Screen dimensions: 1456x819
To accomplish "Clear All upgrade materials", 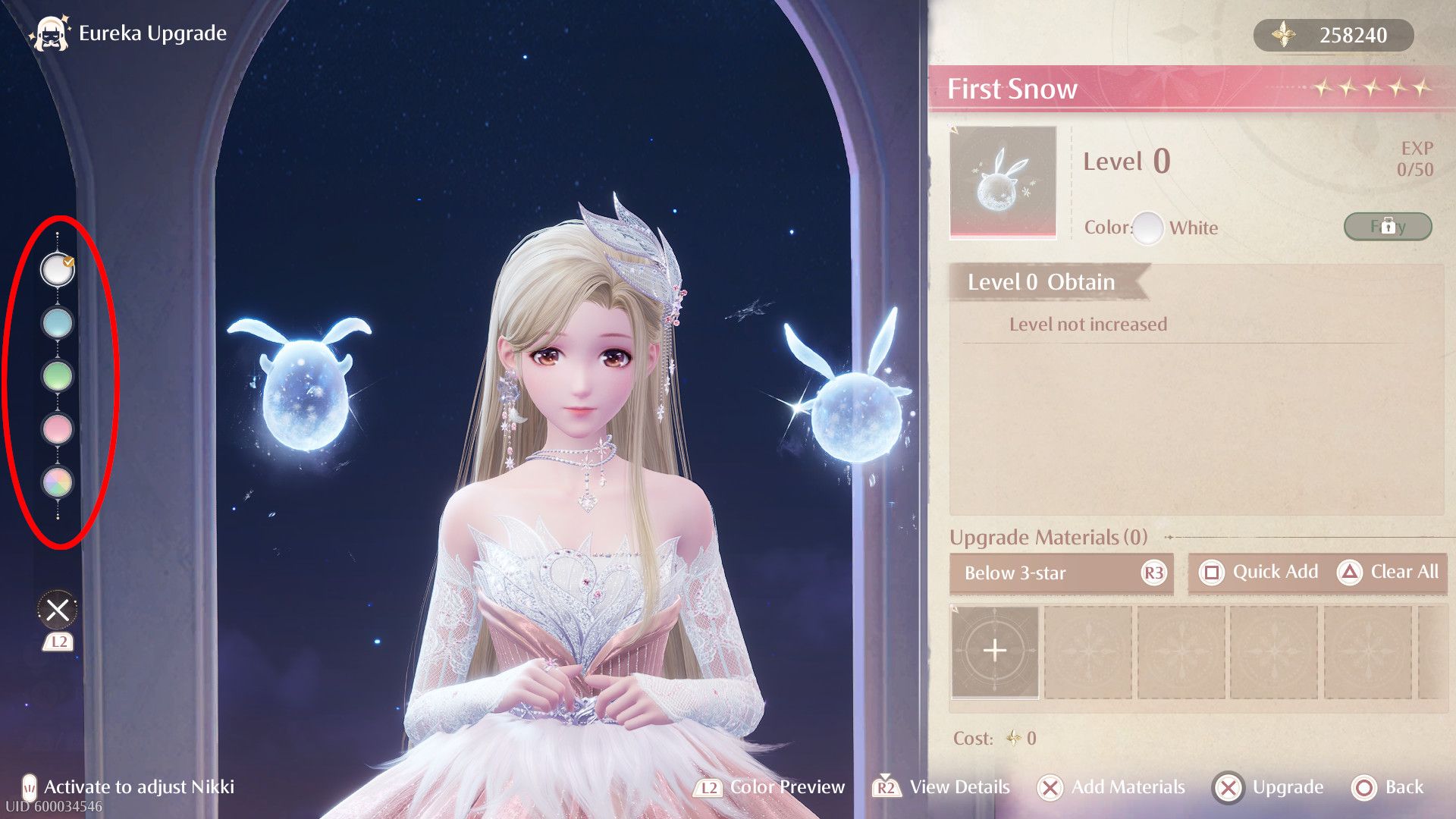I will tap(1389, 573).
